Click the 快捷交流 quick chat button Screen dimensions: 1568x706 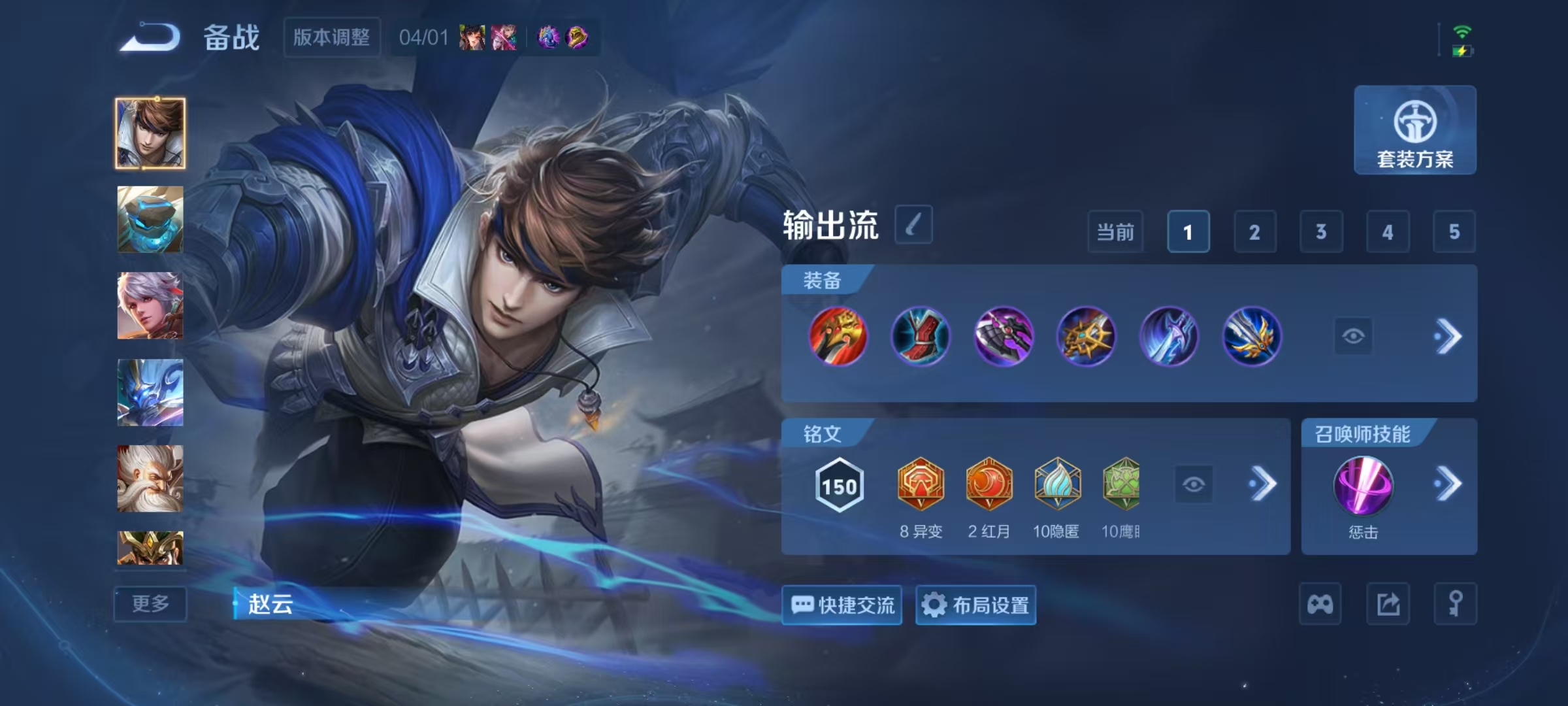pyautogui.click(x=842, y=605)
